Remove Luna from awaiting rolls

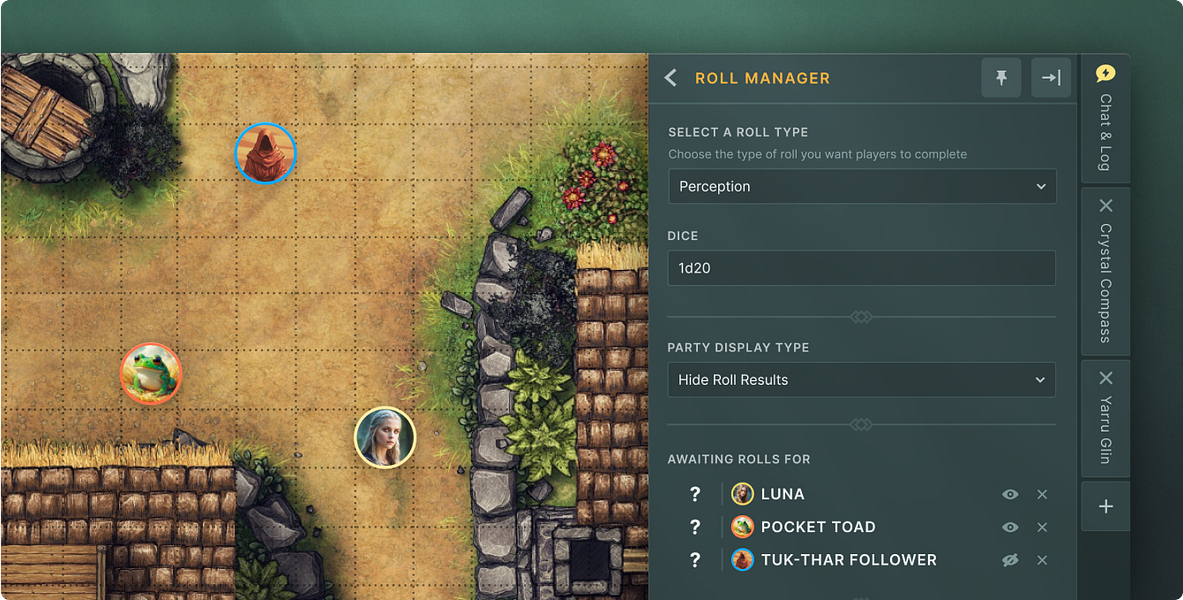click(x=1042, y=494)
